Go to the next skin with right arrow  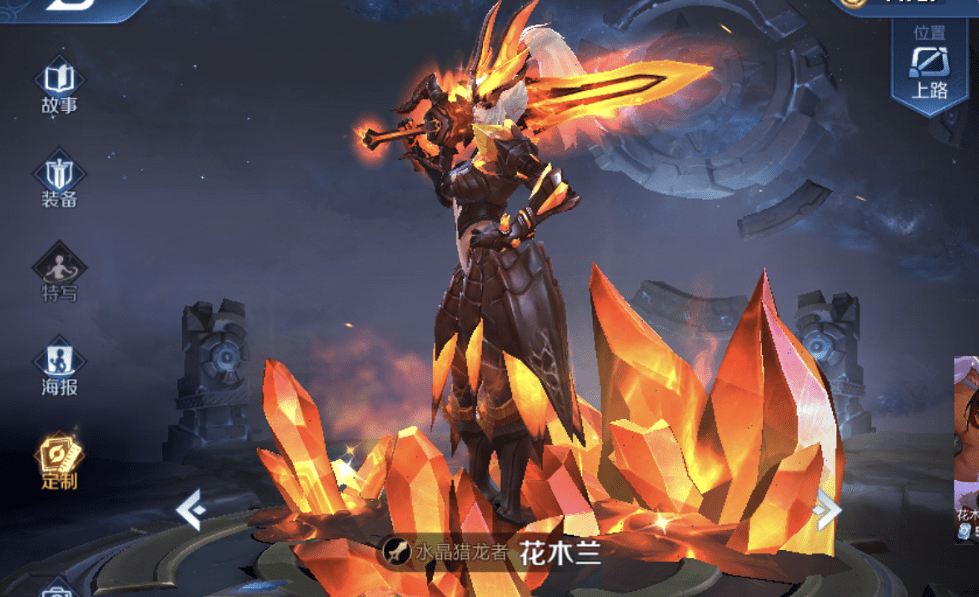click(x=827, y=510)
